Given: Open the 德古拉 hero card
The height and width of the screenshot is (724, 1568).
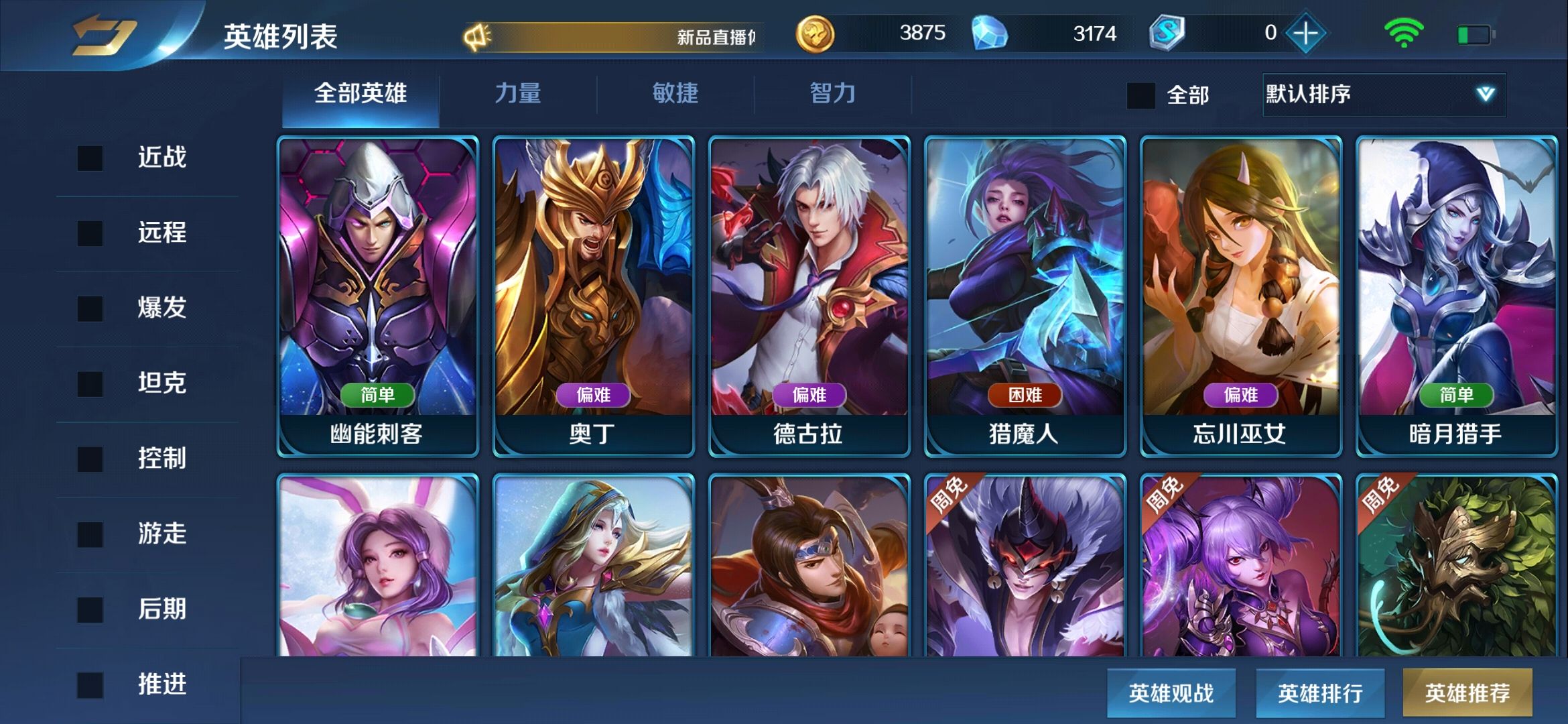Looking at the screenshot, I should coord(809,296).
